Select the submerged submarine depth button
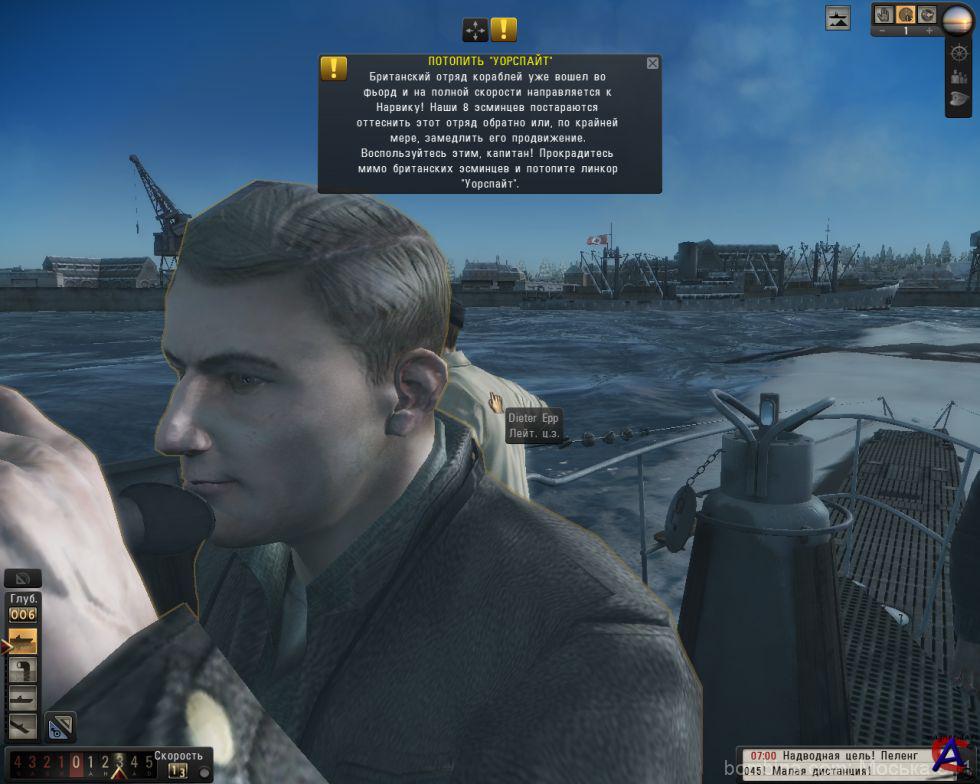The width and height of the screenshot is (980, 784). click(22, 698)
